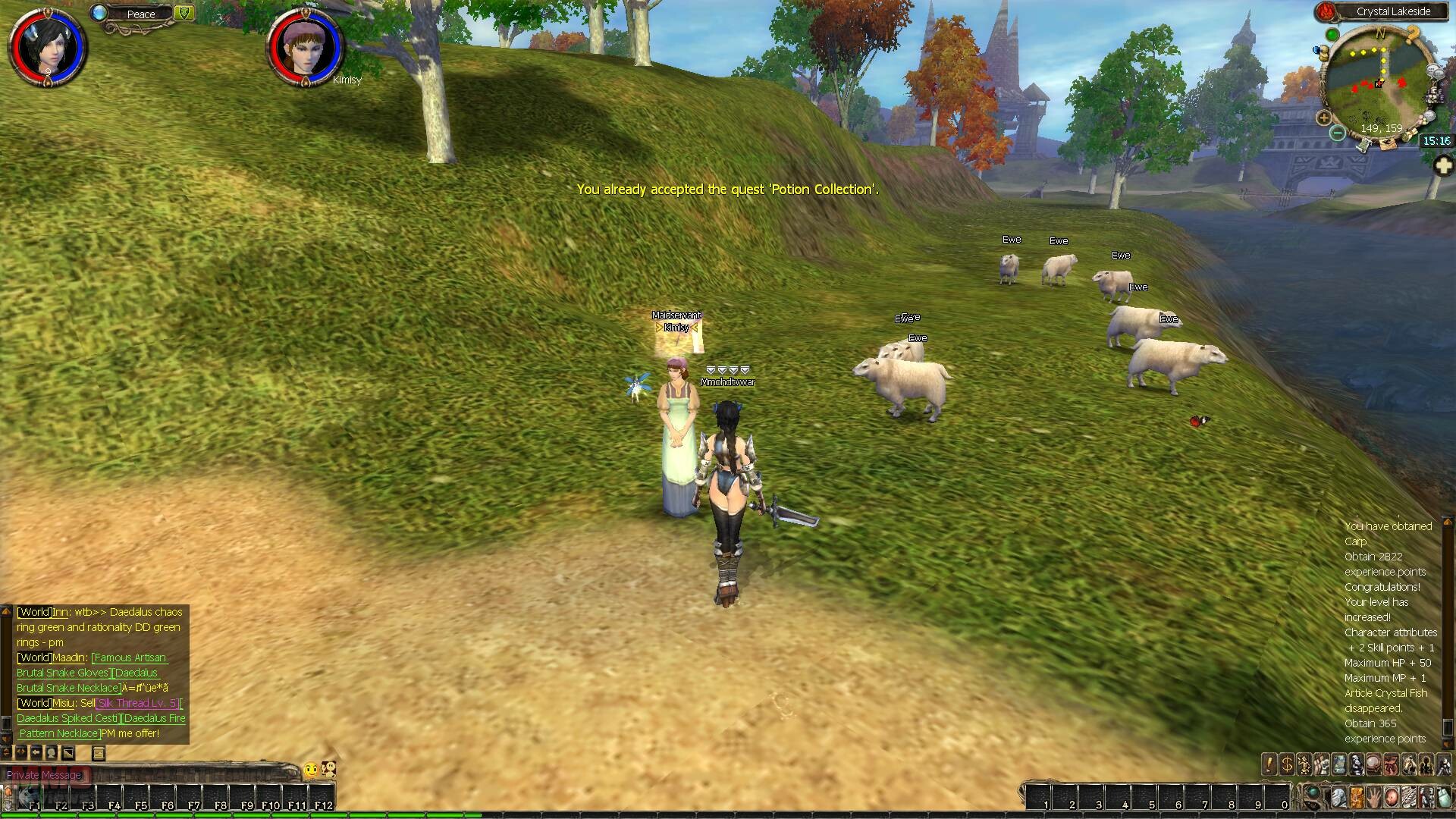Click the chat scroll-up arrow

tap(7, 610)
